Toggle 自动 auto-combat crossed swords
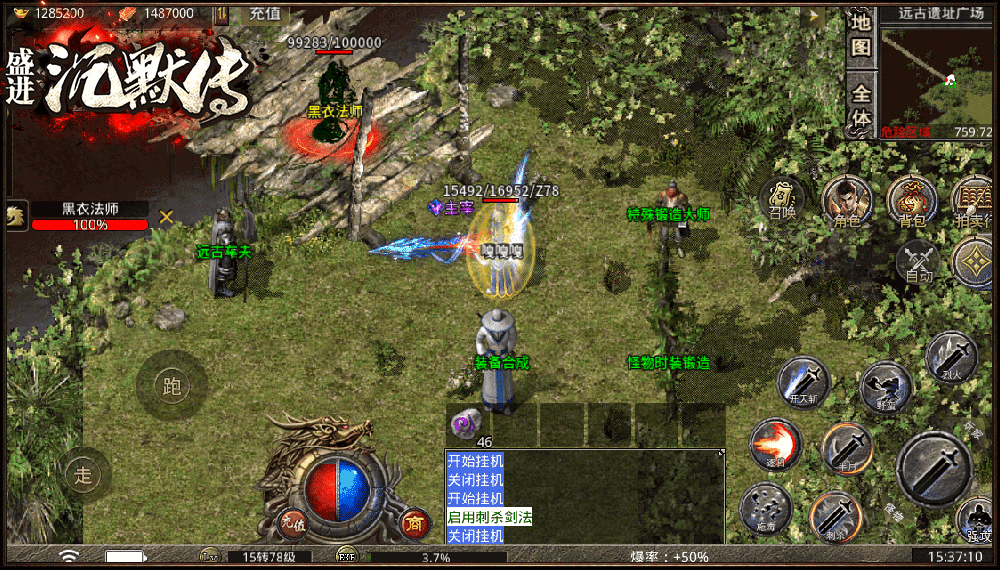 [x=918, y=260]
